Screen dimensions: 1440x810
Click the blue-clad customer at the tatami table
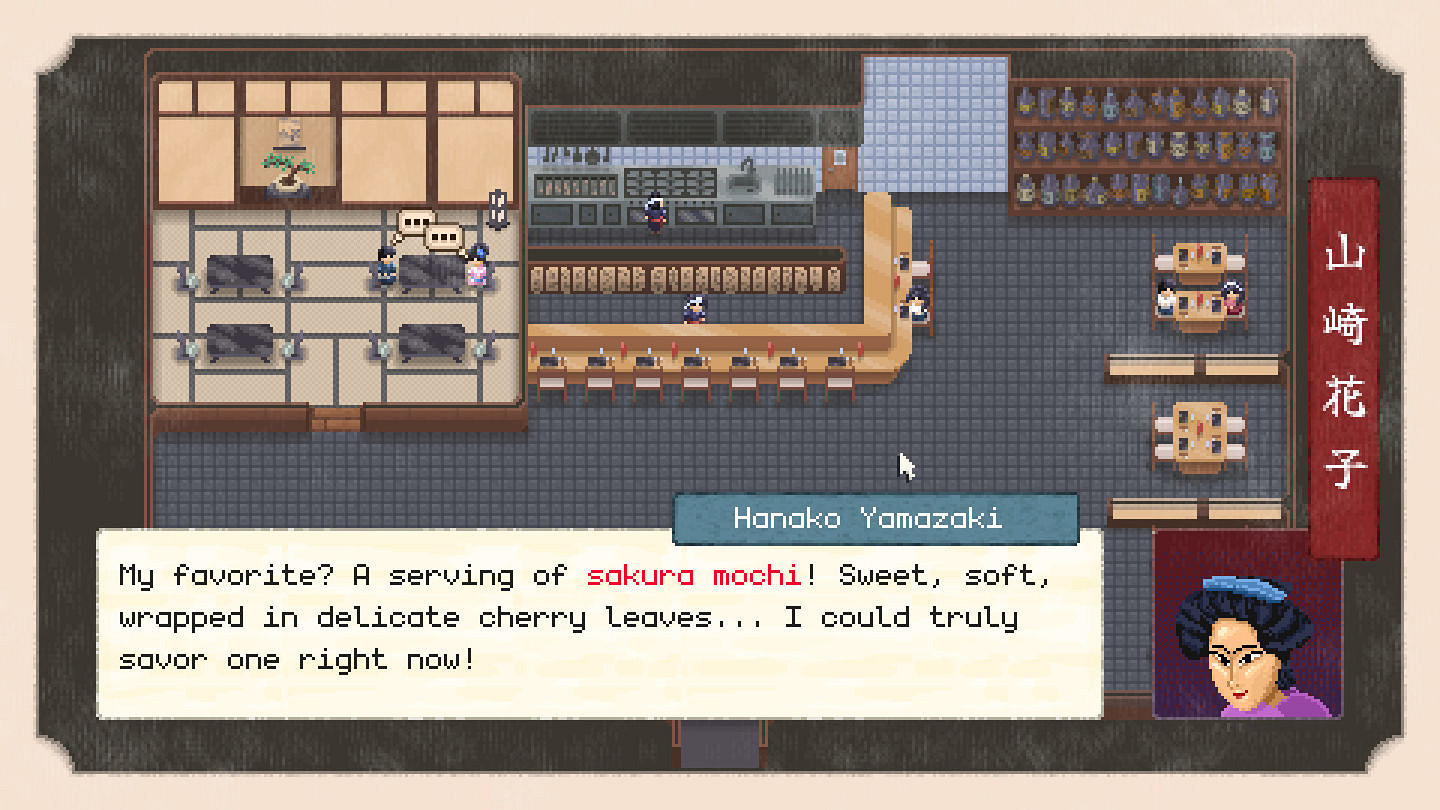[x=384, y=267]
